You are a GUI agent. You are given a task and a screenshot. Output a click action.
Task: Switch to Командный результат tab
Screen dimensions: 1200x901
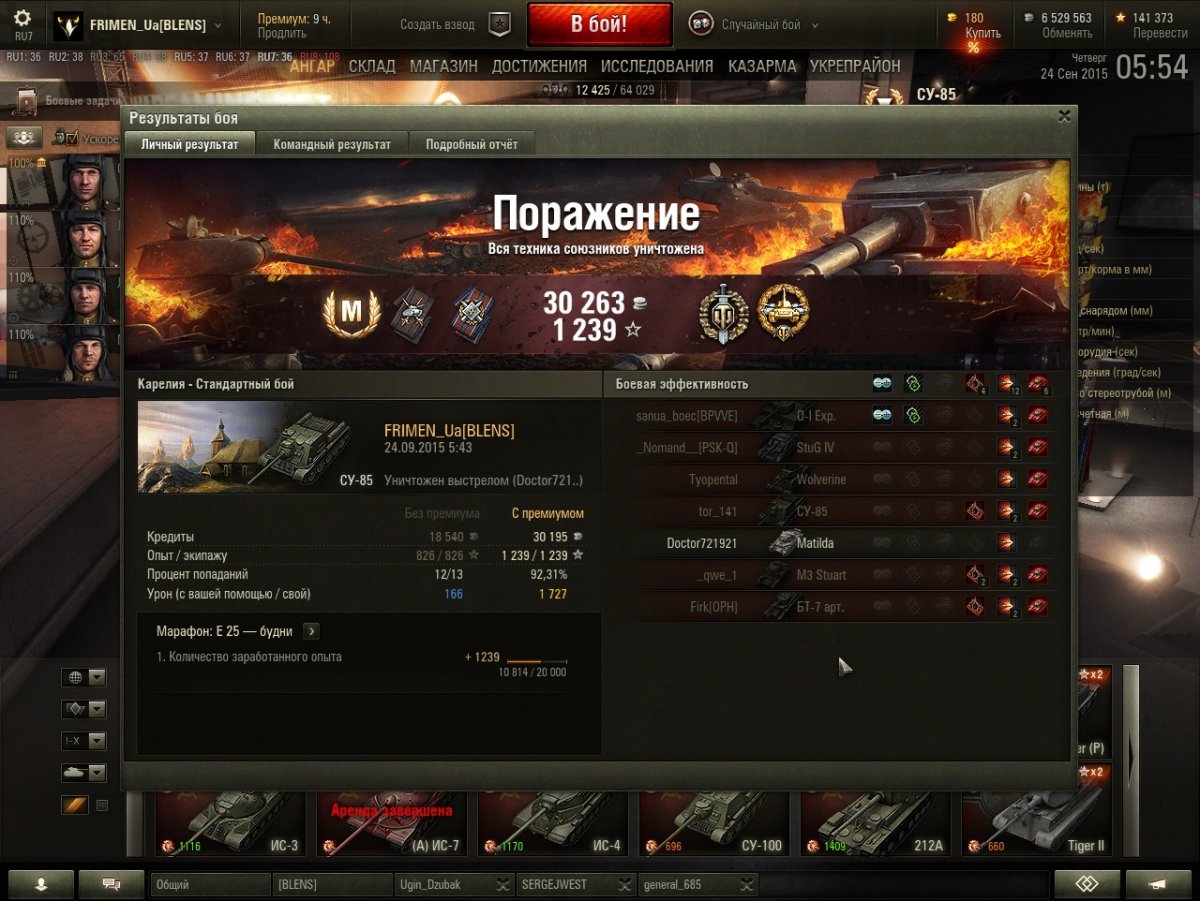tap(332, 144)
